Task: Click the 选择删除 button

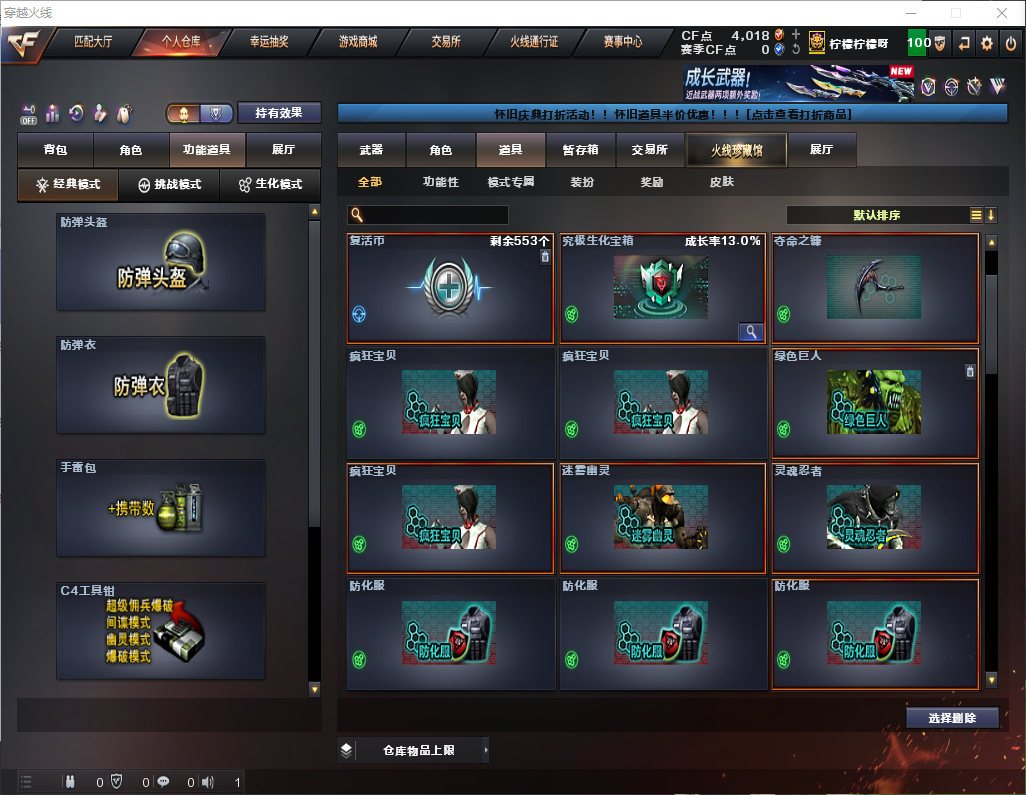Action: [x=951, y=718]
